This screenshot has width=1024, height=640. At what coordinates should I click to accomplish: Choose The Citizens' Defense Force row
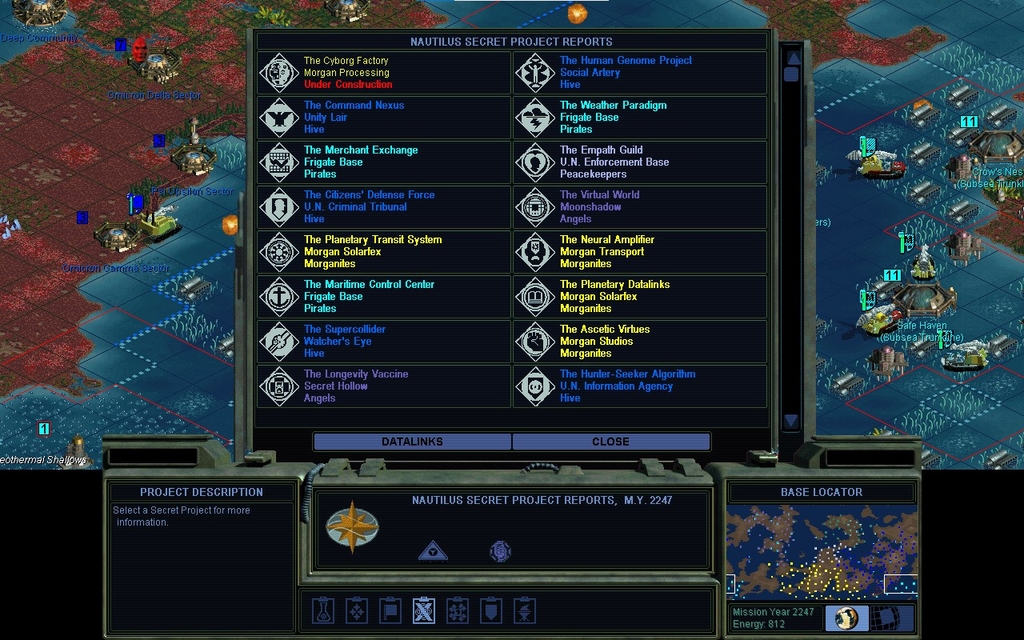[x=384, y=207]
